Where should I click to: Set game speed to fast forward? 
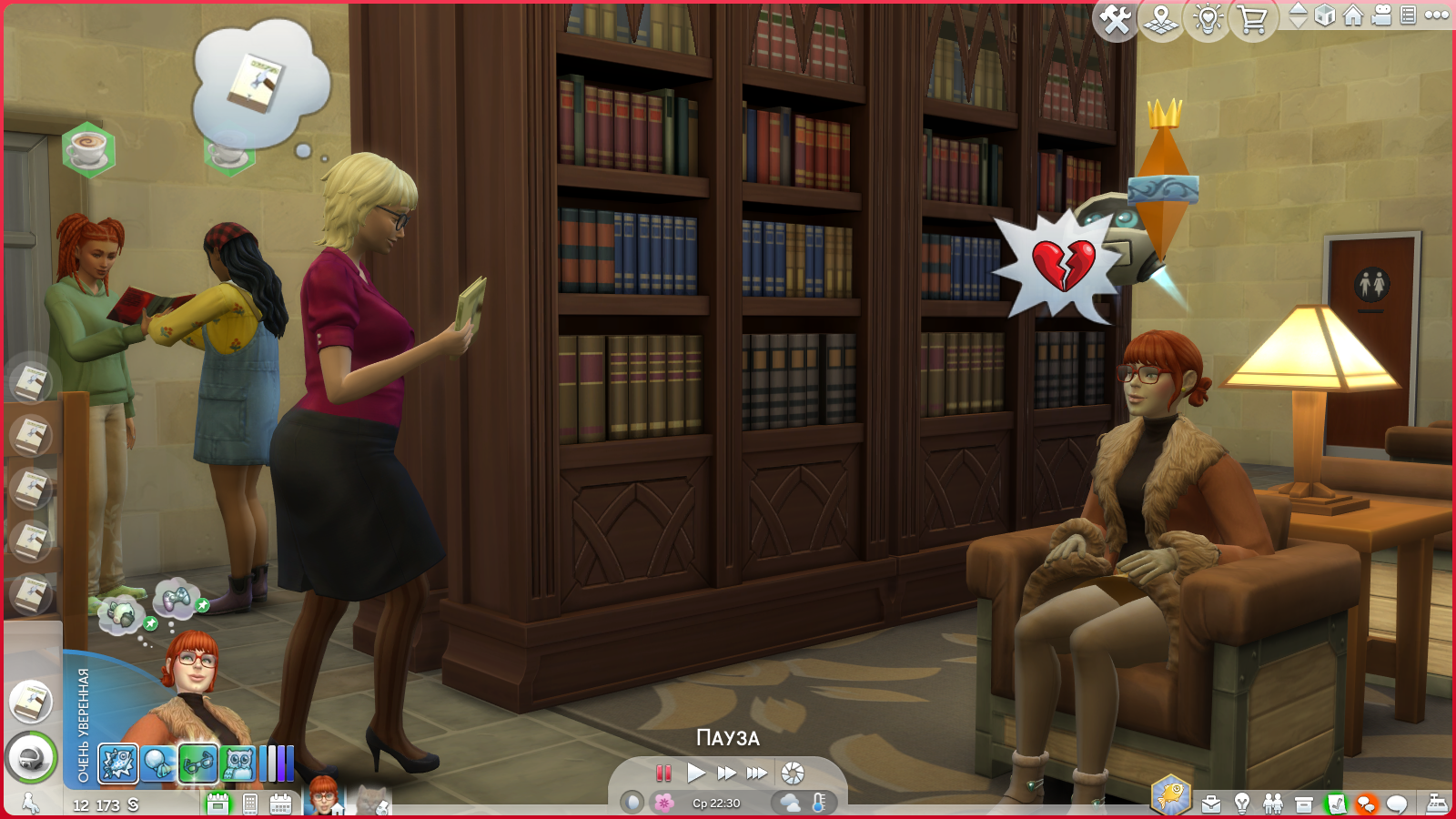726,773
